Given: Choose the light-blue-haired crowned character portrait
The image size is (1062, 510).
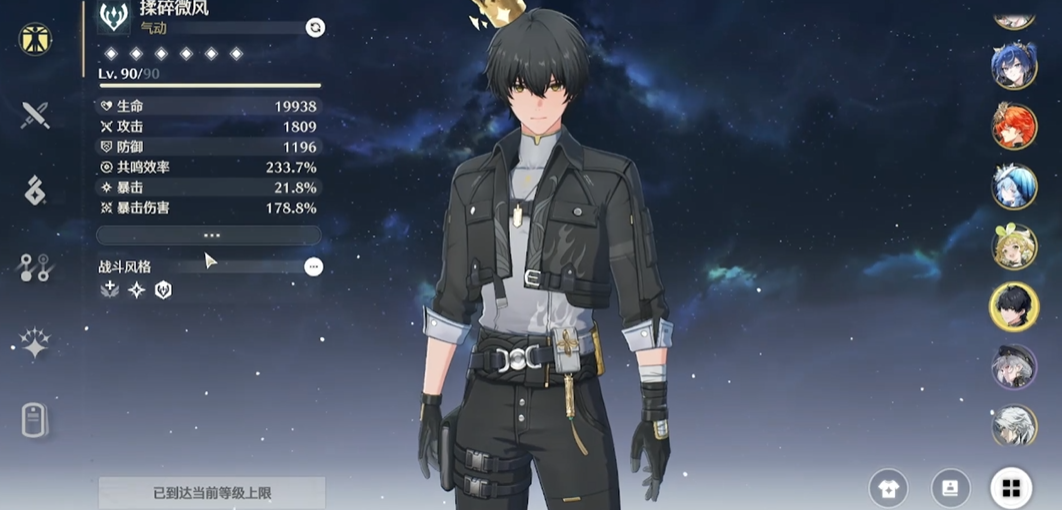Looking at the screenshot, I should coord(1014,187).
